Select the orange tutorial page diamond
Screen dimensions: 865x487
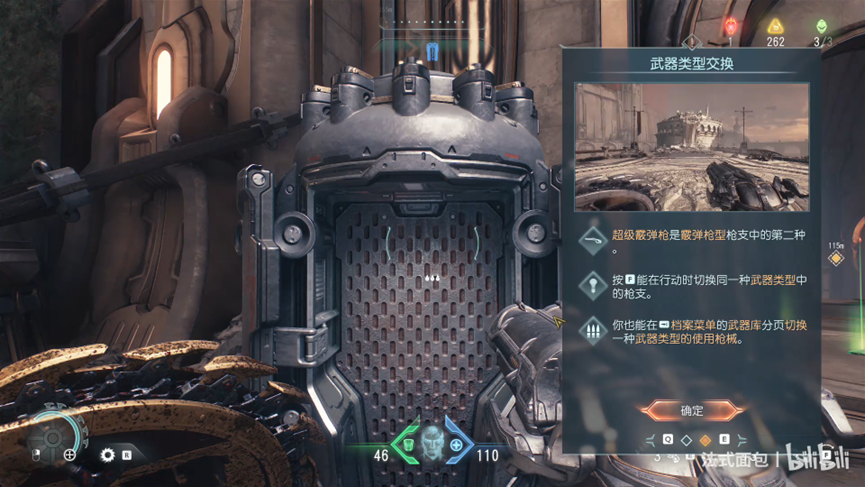pyautogui.click(x=706, y=440)
